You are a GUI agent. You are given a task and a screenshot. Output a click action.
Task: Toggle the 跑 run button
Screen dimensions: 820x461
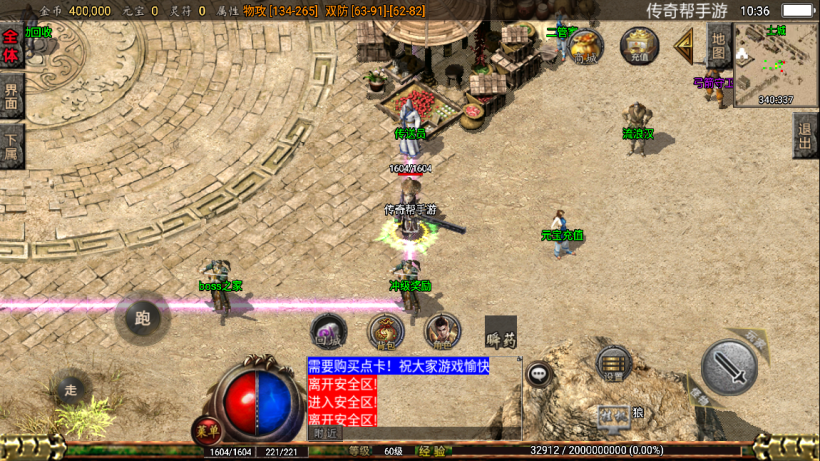click(x=142, y=318)
